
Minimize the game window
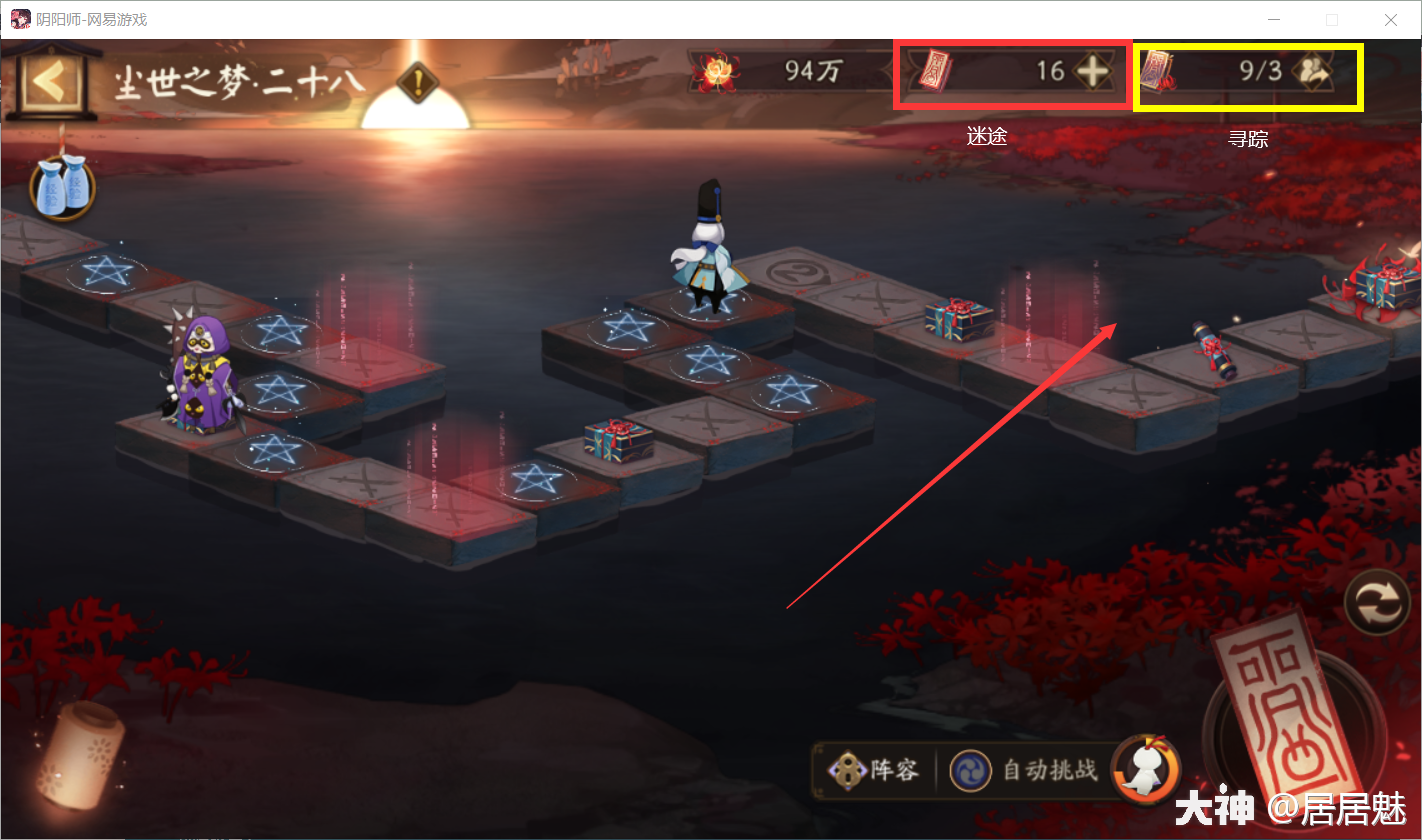pos(1273,20)
